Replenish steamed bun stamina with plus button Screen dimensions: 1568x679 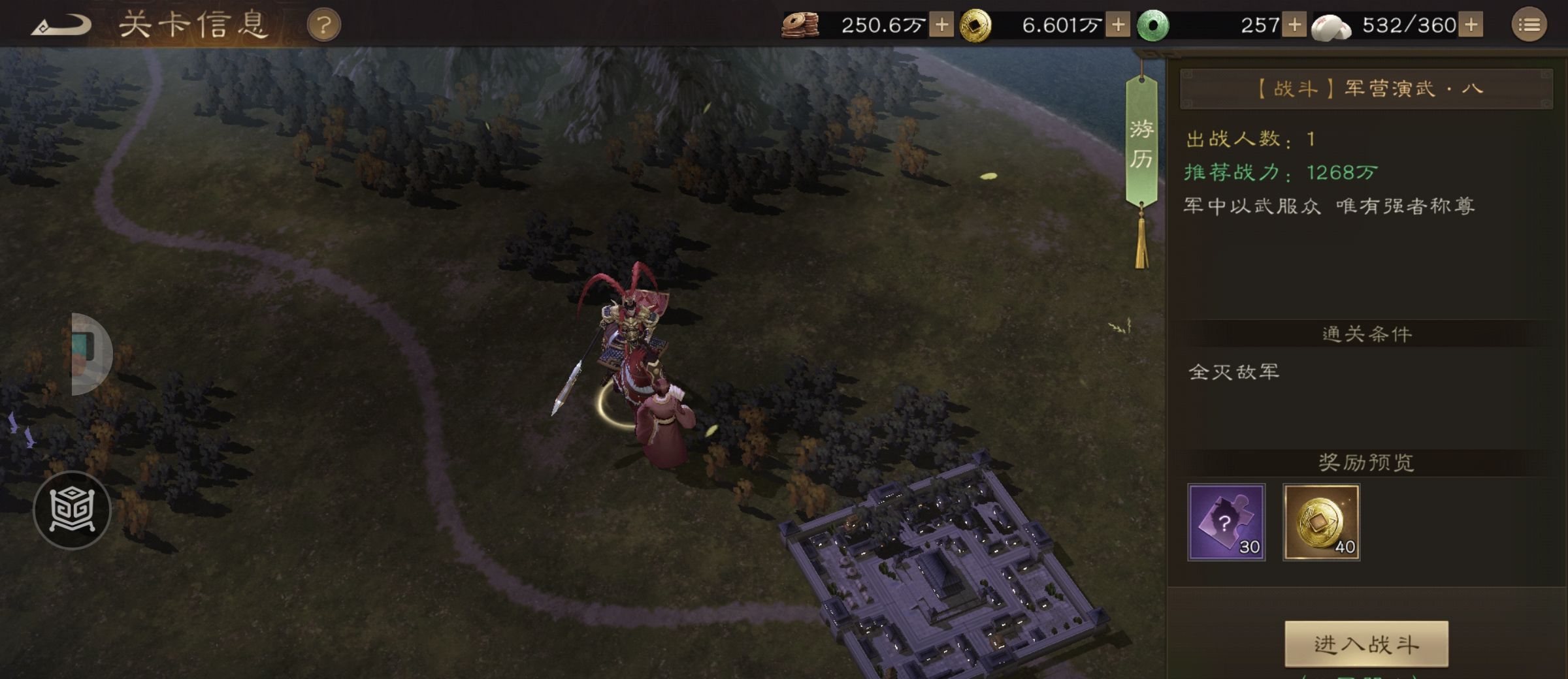click(x=1471, y=25)
